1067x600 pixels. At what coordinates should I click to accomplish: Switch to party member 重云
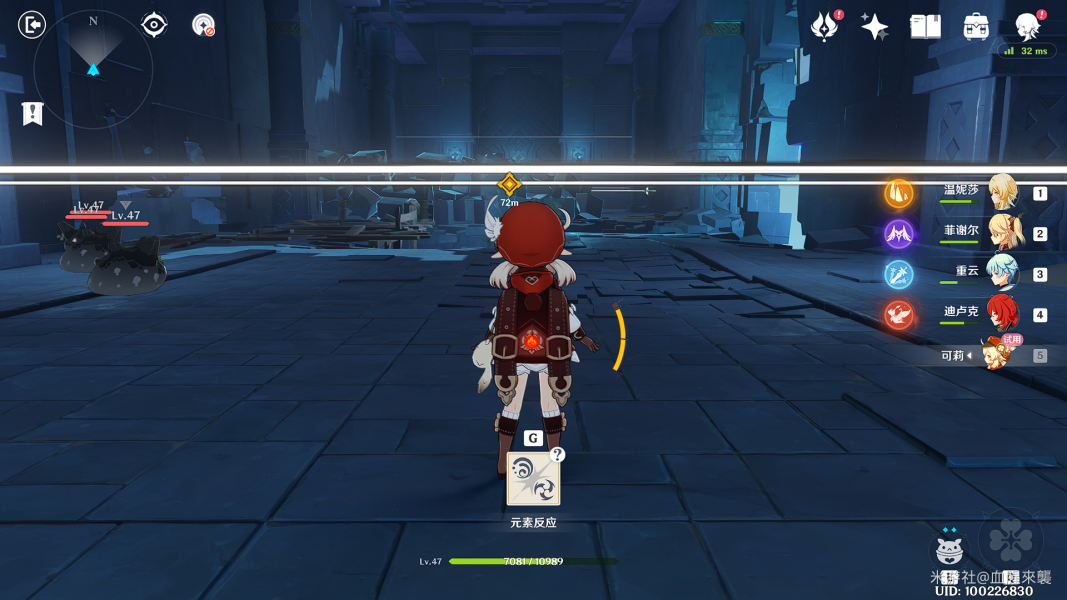(1002, 274)
